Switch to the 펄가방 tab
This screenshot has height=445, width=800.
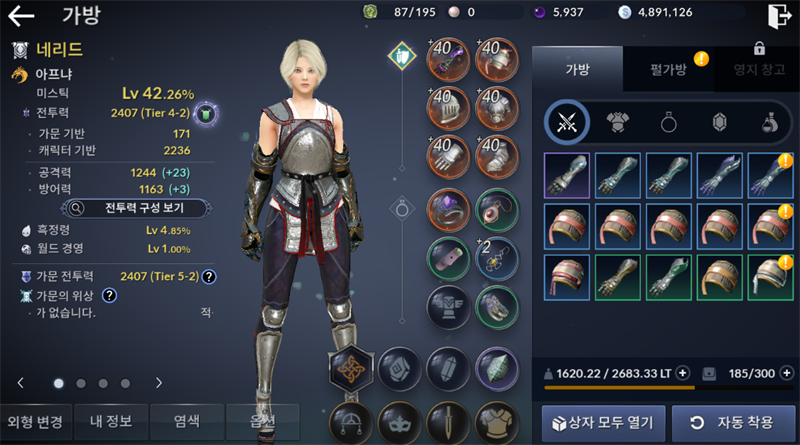(x=668, y=70)
